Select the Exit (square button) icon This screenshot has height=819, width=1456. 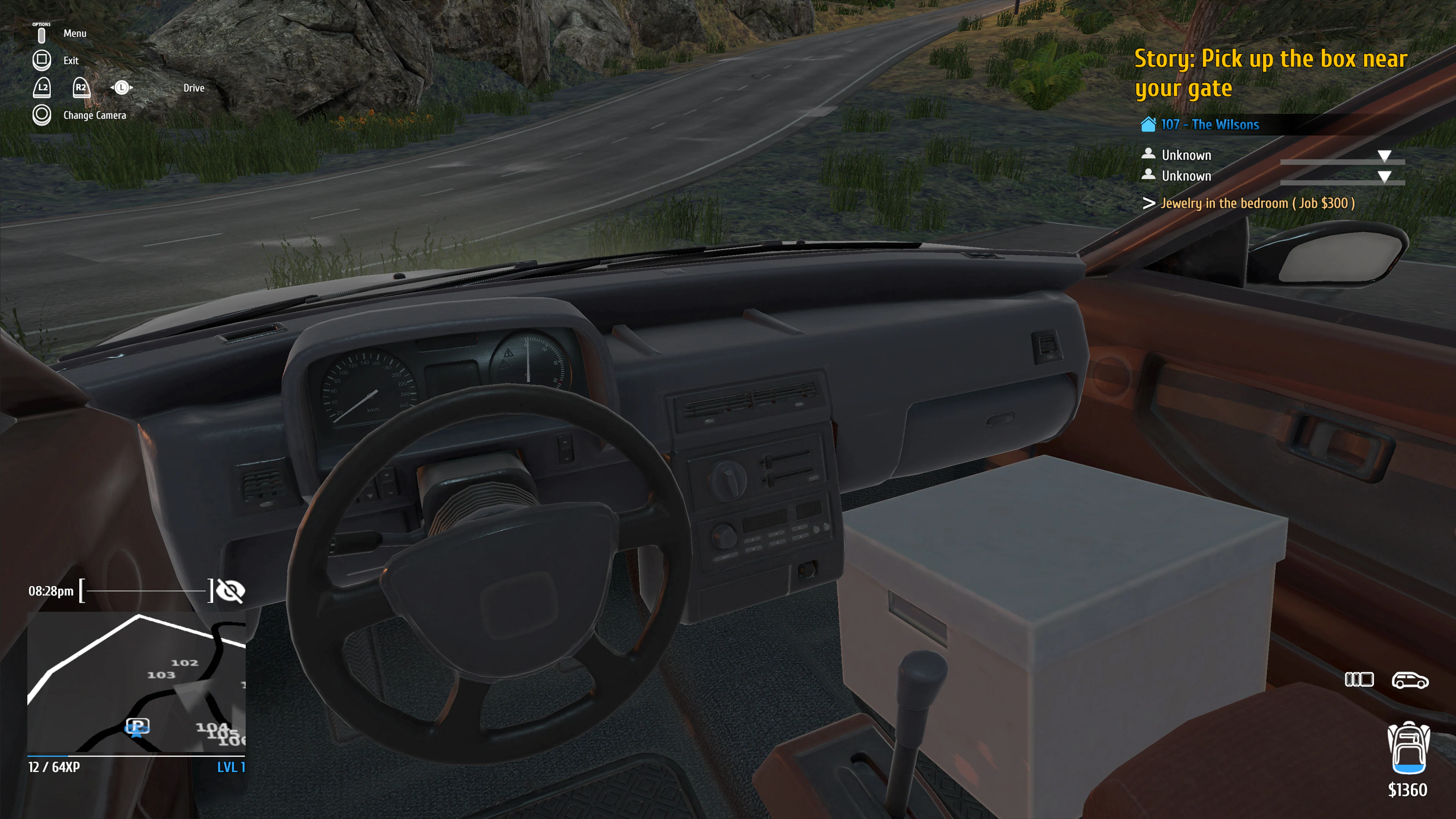click(x=42, y=60)
